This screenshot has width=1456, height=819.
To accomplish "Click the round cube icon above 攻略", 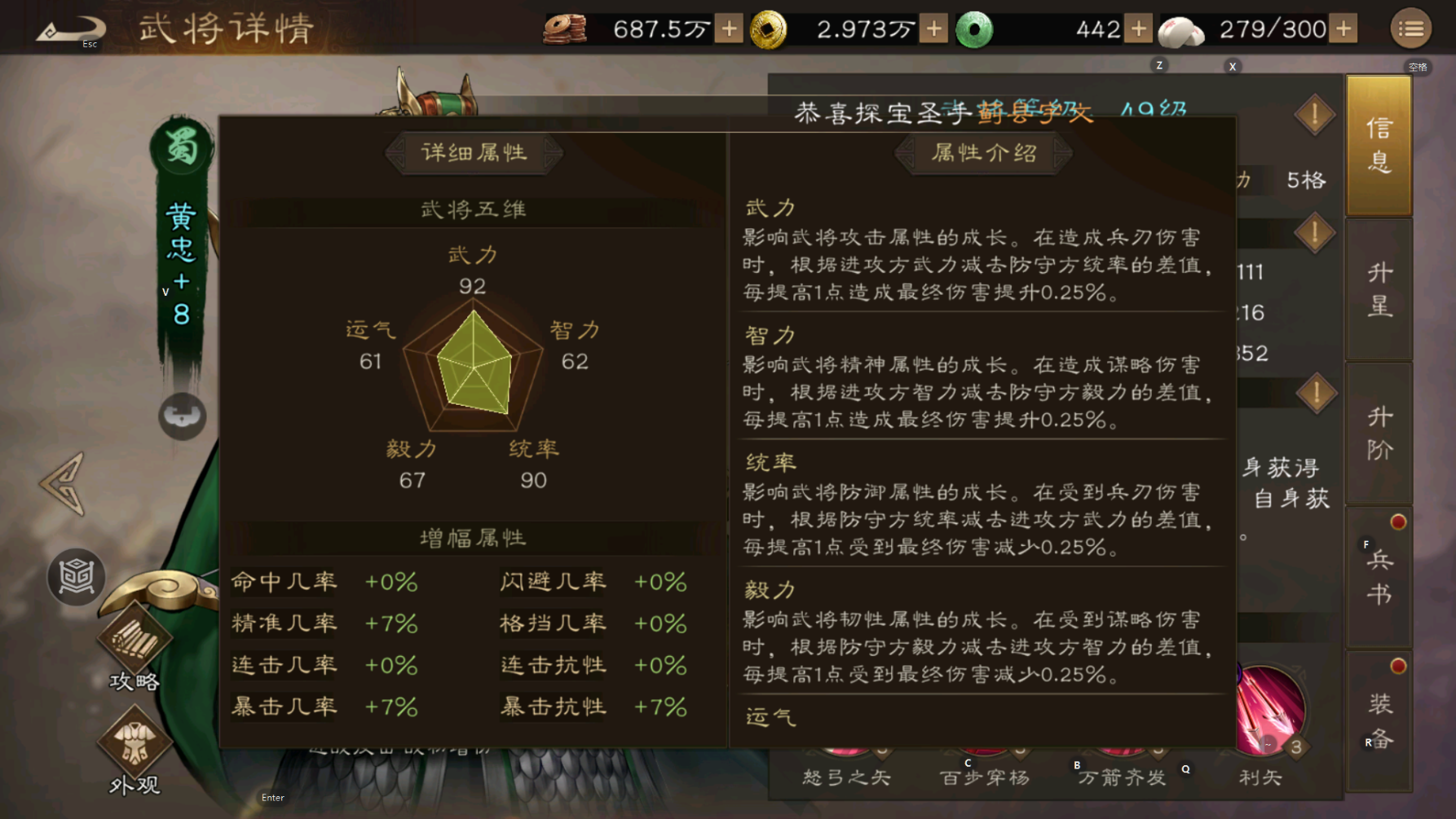I will coord(76,577).
